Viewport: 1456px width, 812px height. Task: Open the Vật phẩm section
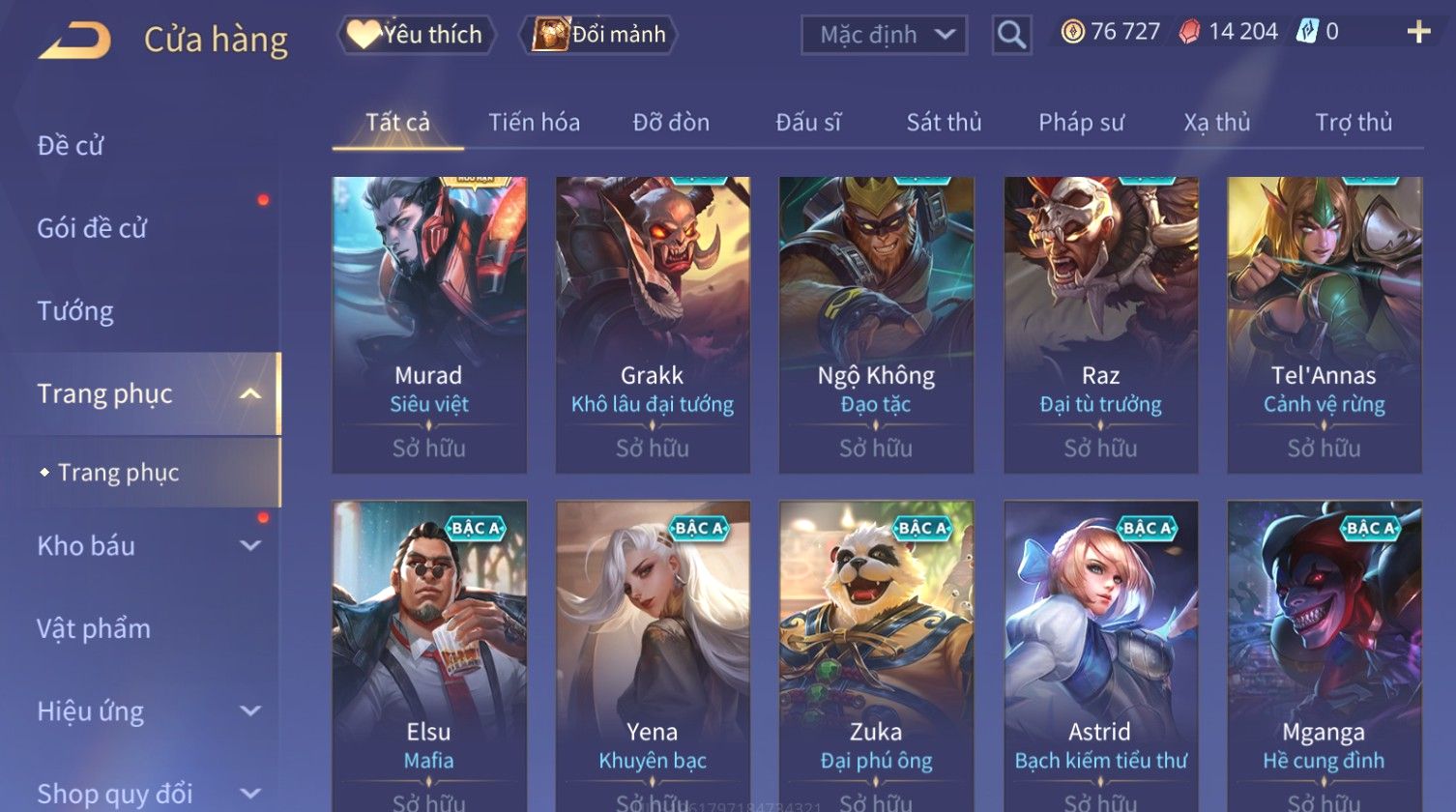point(94,629)
